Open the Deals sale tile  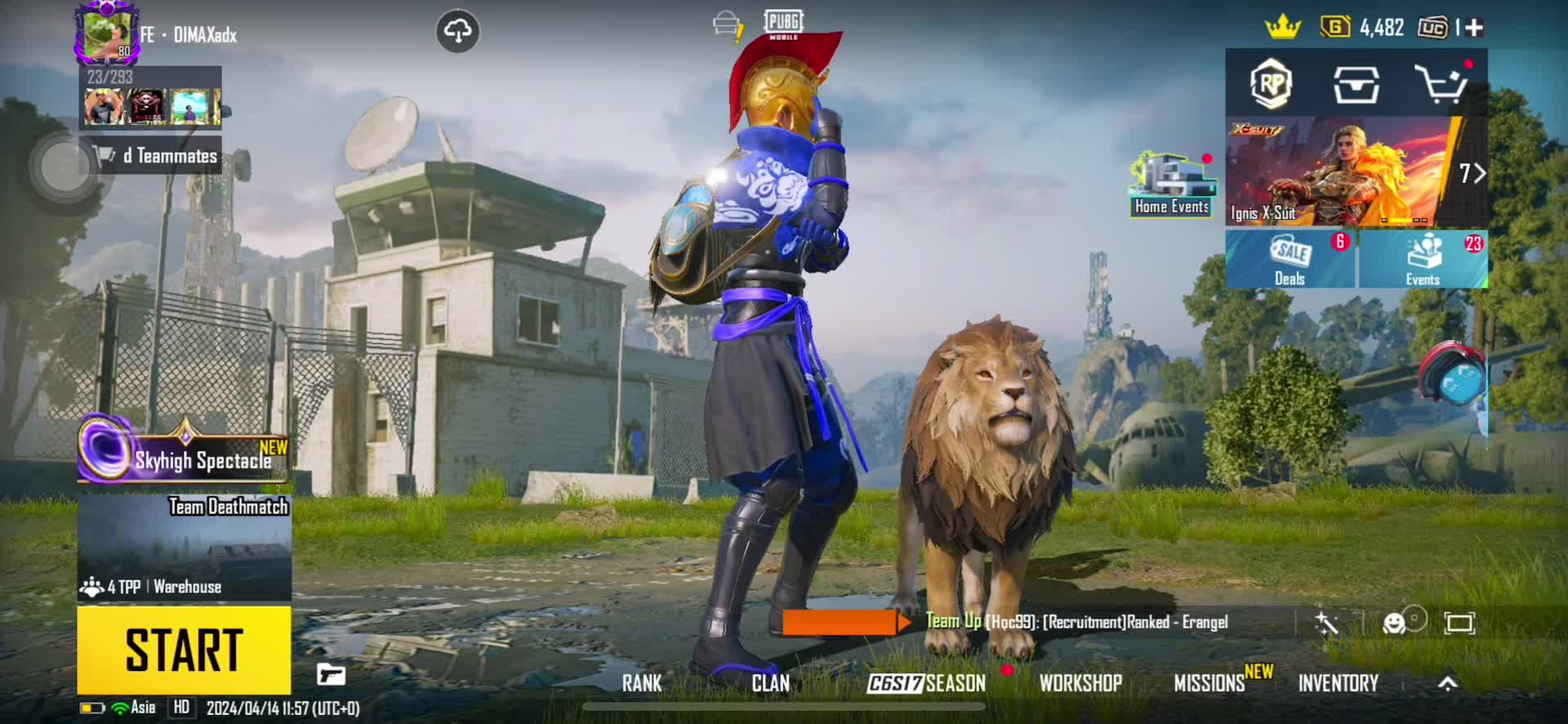pyautogui.click(x=1290, y=259)
